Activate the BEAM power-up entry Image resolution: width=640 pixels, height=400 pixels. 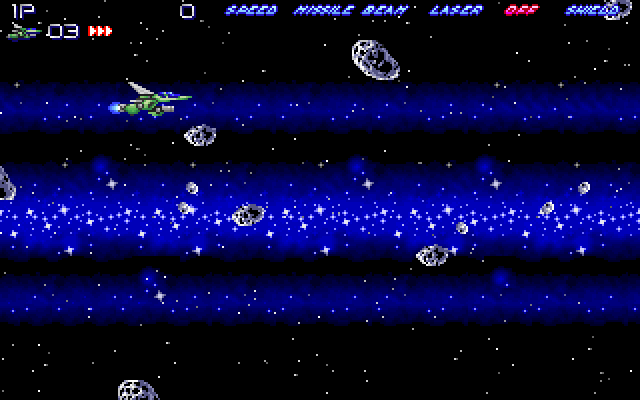[378, 11]
